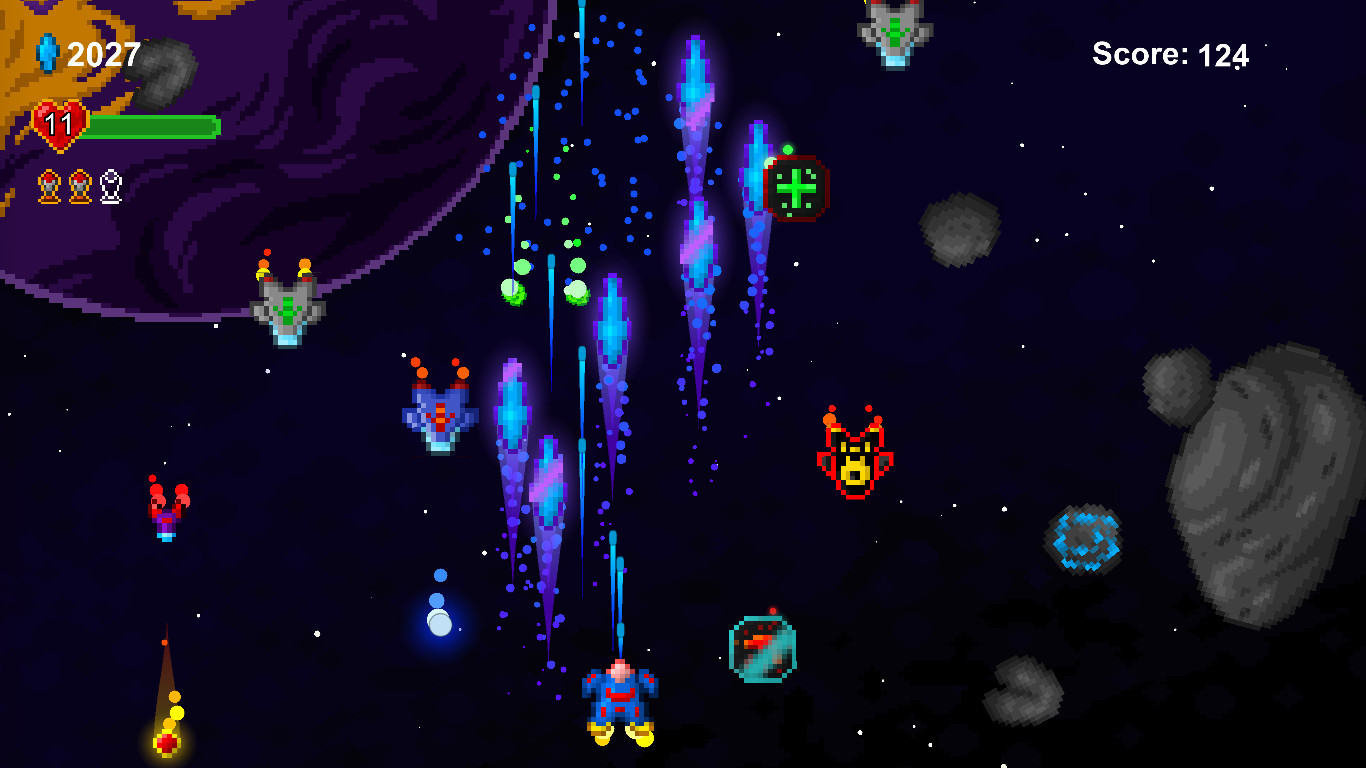Click the yellow glowing projectile at bottom left
The image size is (1366, 768).
click(165, 742)
